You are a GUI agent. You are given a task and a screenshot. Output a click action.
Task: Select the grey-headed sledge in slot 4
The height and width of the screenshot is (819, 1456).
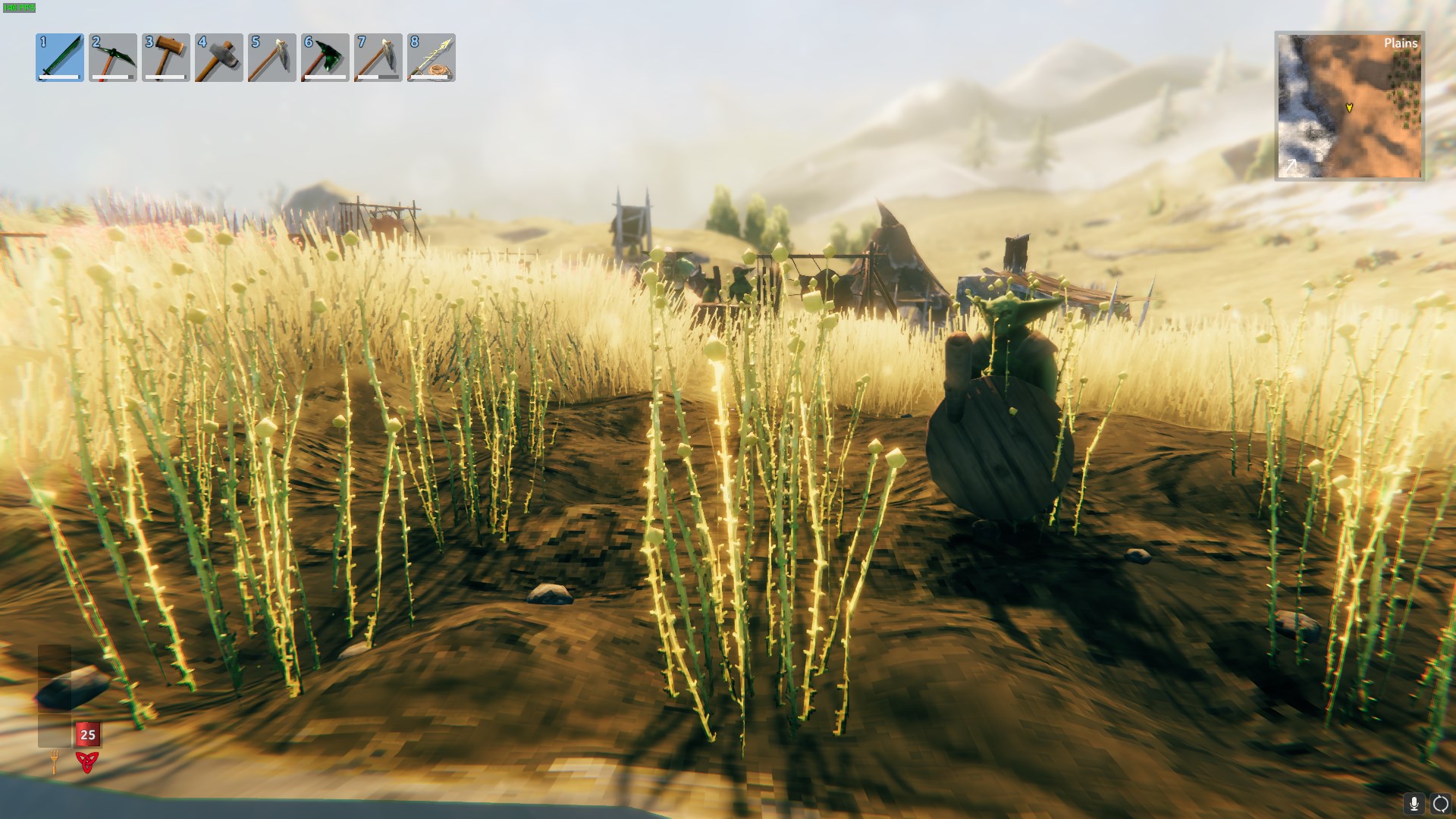click(219, 58)
